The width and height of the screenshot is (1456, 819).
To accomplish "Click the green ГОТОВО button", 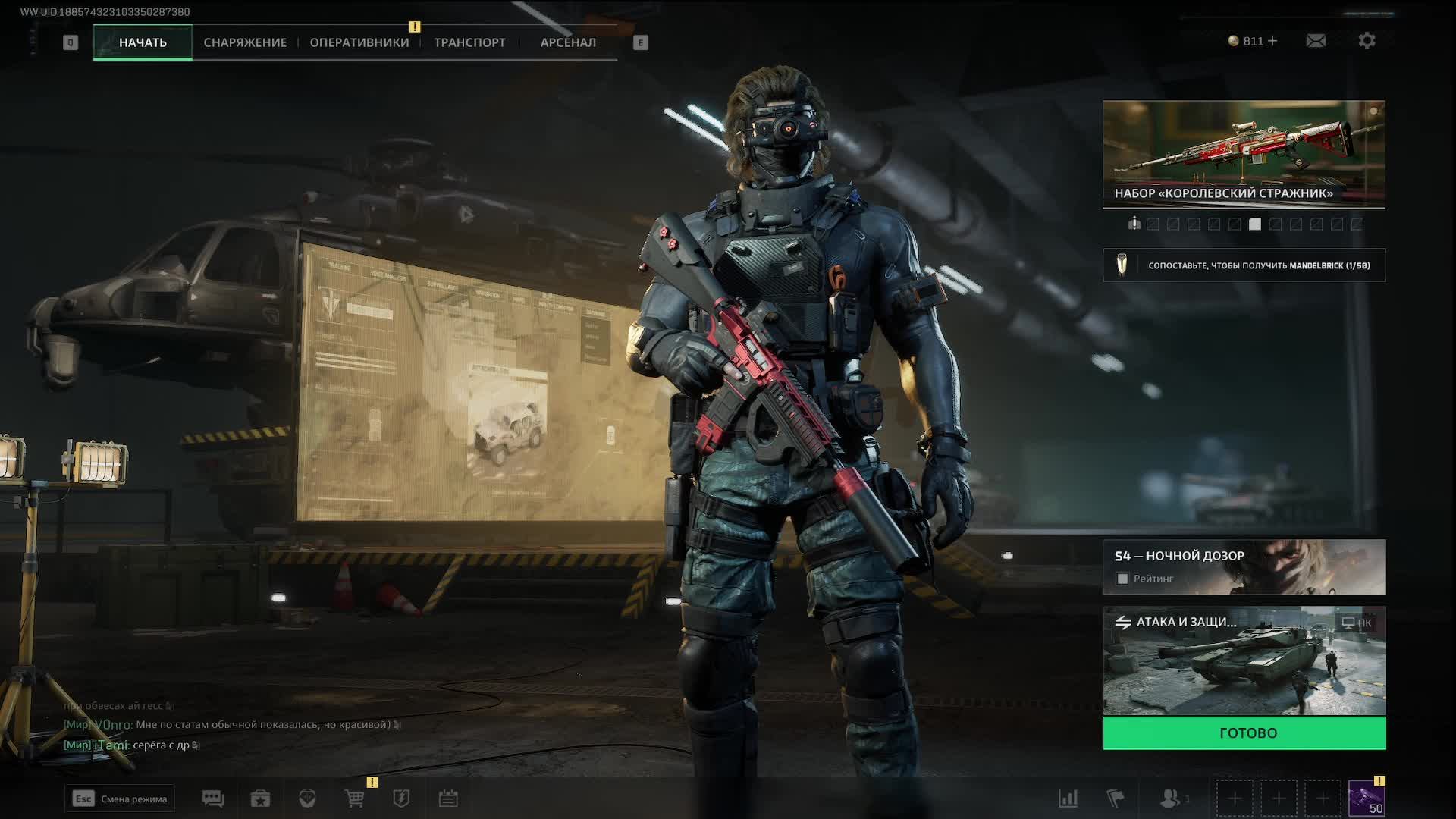I will point(1244,733).
